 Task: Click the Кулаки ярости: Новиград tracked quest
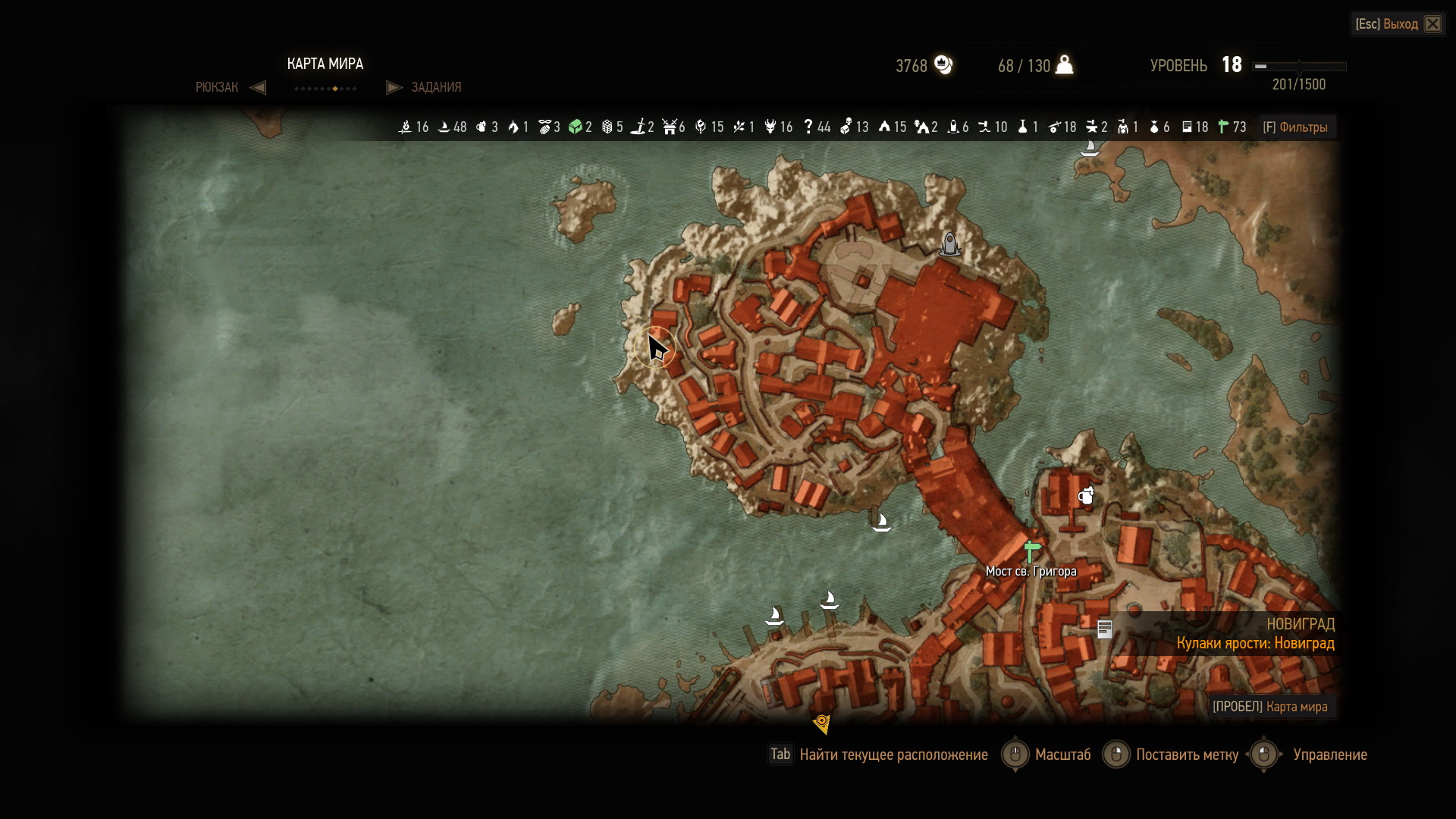click(1255, 643)
